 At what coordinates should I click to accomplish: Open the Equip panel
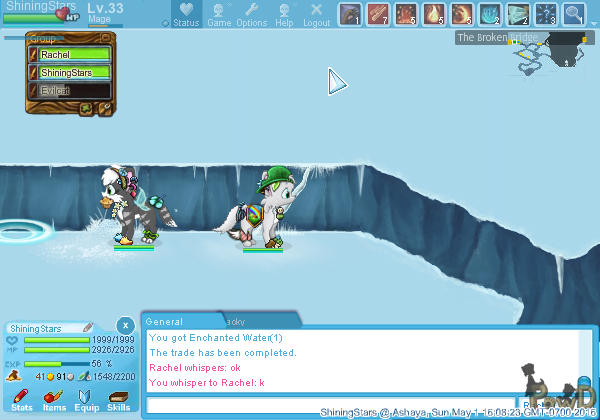click(x=87, y=400)
